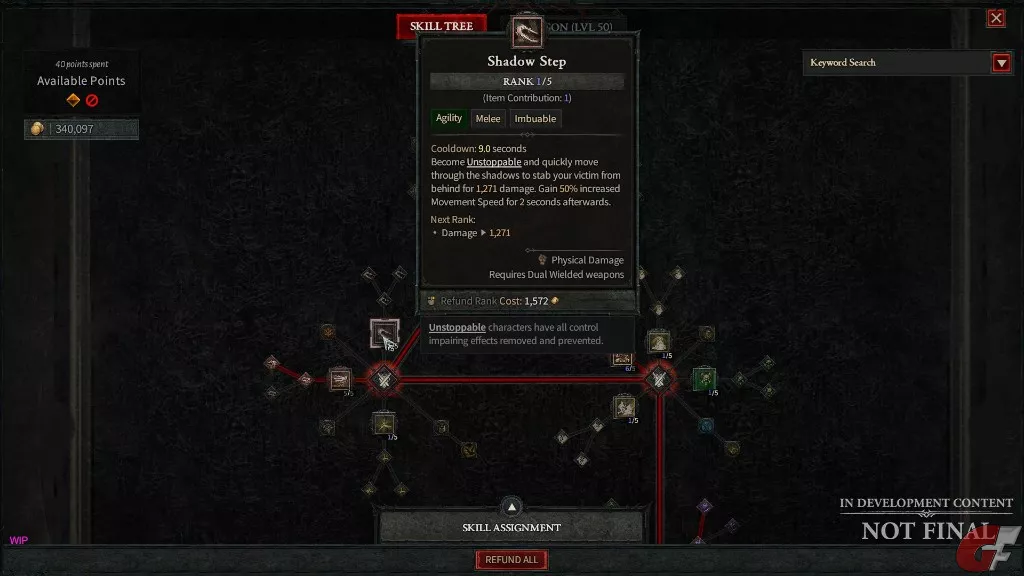Viewport: 1024px width, 576px height.
Task: Click the left crossed-blades cluster hub node
Action: [383, 379]
